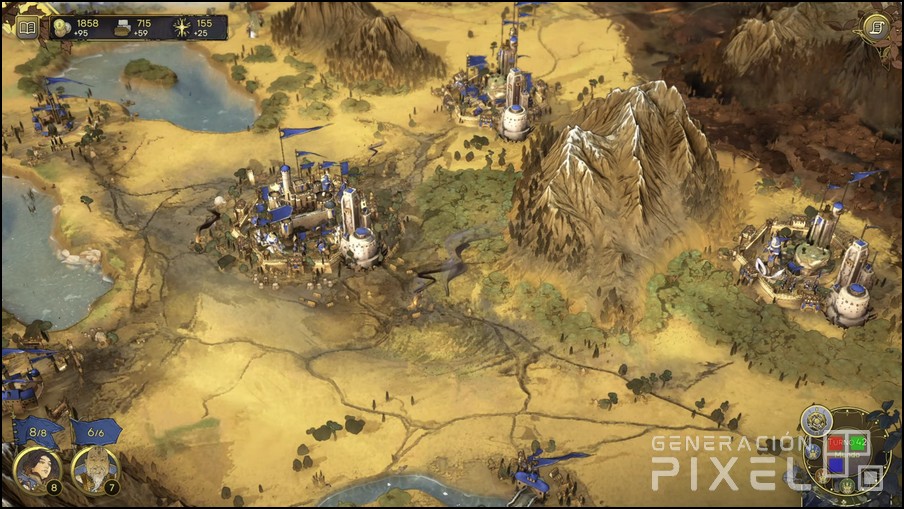Click the large gear medallion above the turn dial
The height and width of the screenshot is (509, 904).
click(x=817, y=419)
